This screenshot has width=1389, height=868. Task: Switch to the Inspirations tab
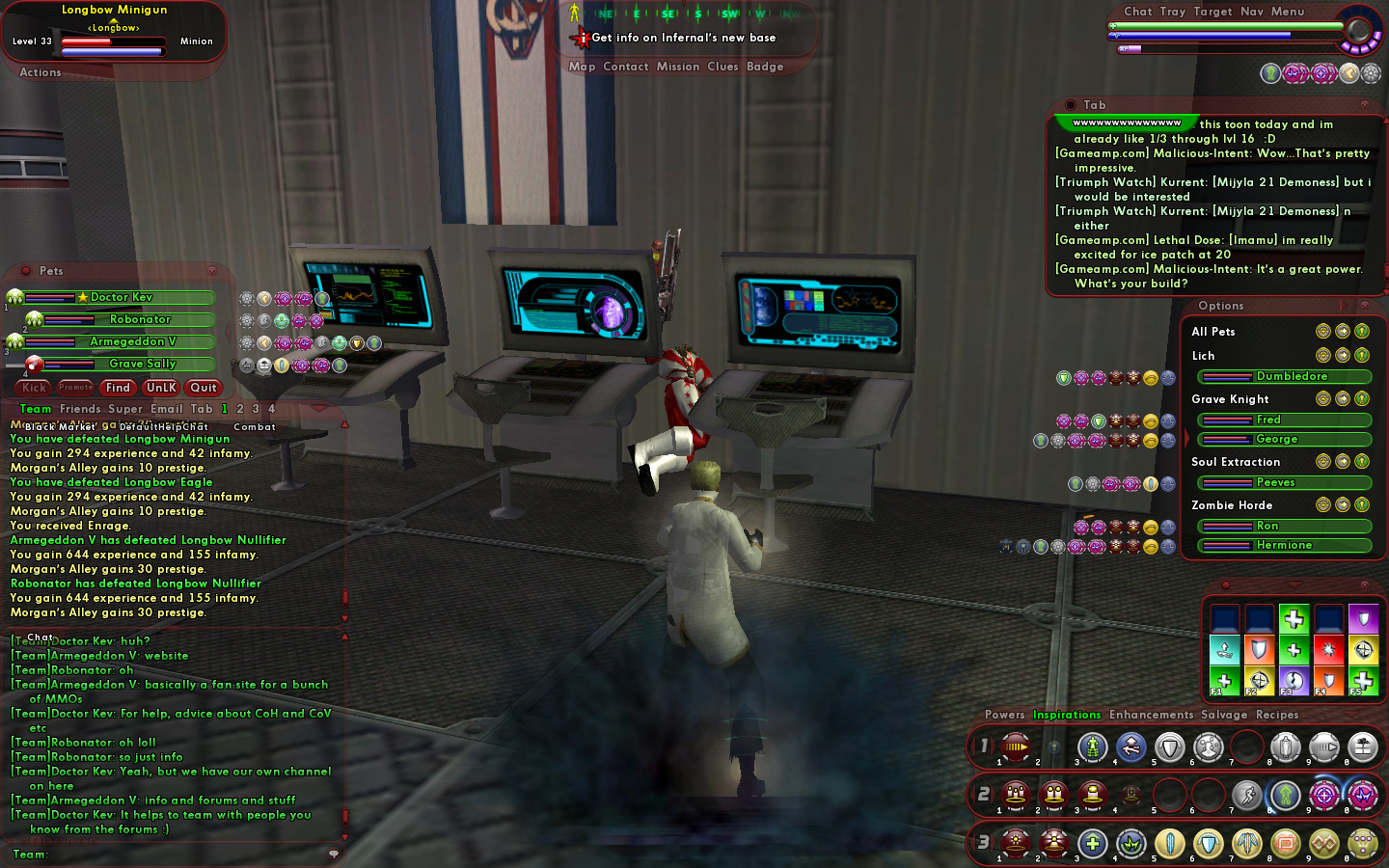pos(1067,715)
